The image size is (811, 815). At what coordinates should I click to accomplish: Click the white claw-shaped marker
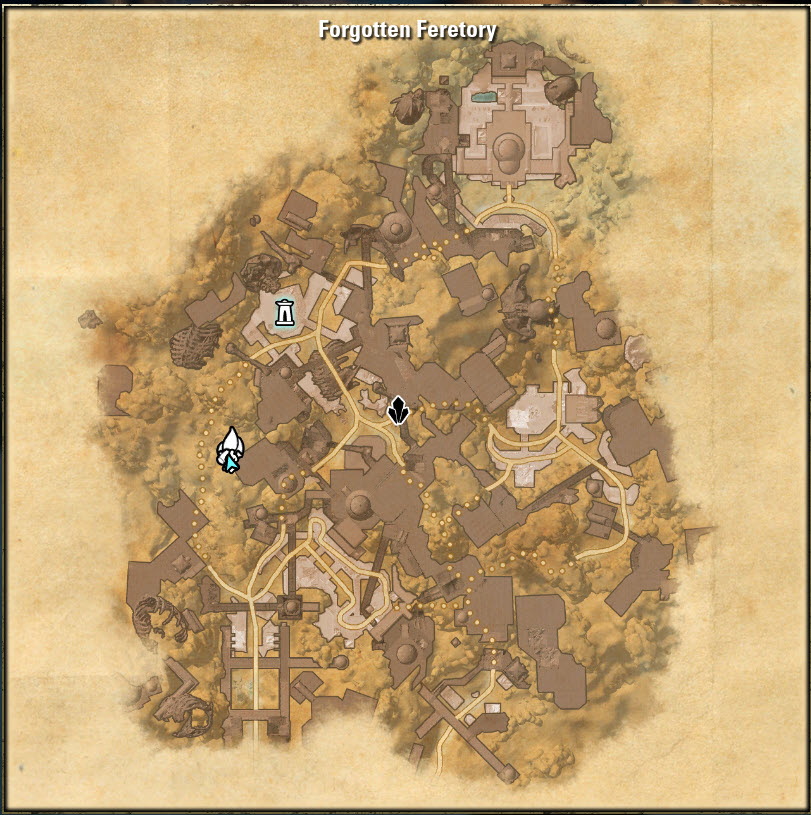pos(231,443)
